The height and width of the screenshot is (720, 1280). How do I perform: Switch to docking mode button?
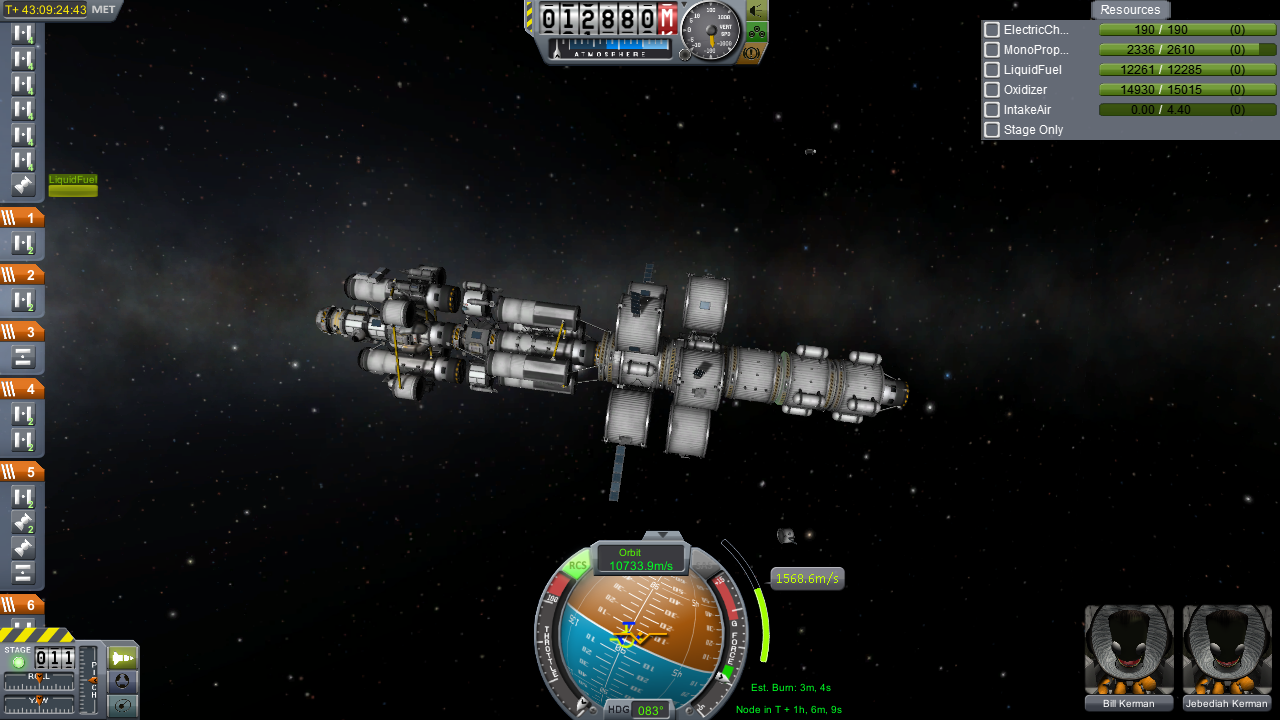point(123,682)
